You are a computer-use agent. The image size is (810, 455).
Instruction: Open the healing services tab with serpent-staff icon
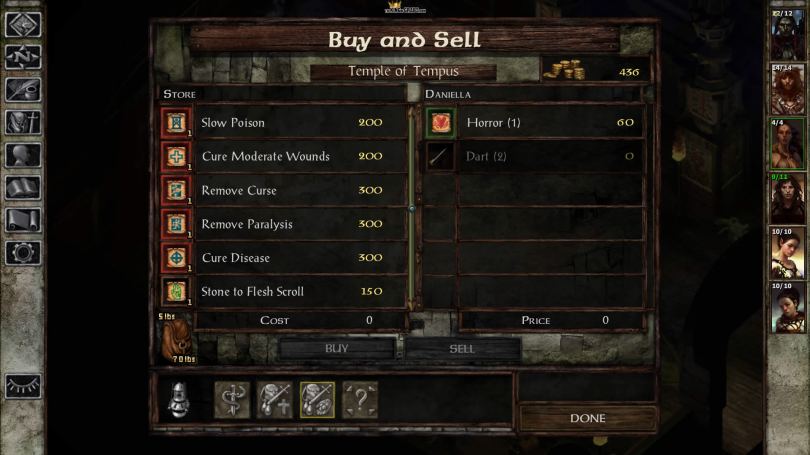232,400
